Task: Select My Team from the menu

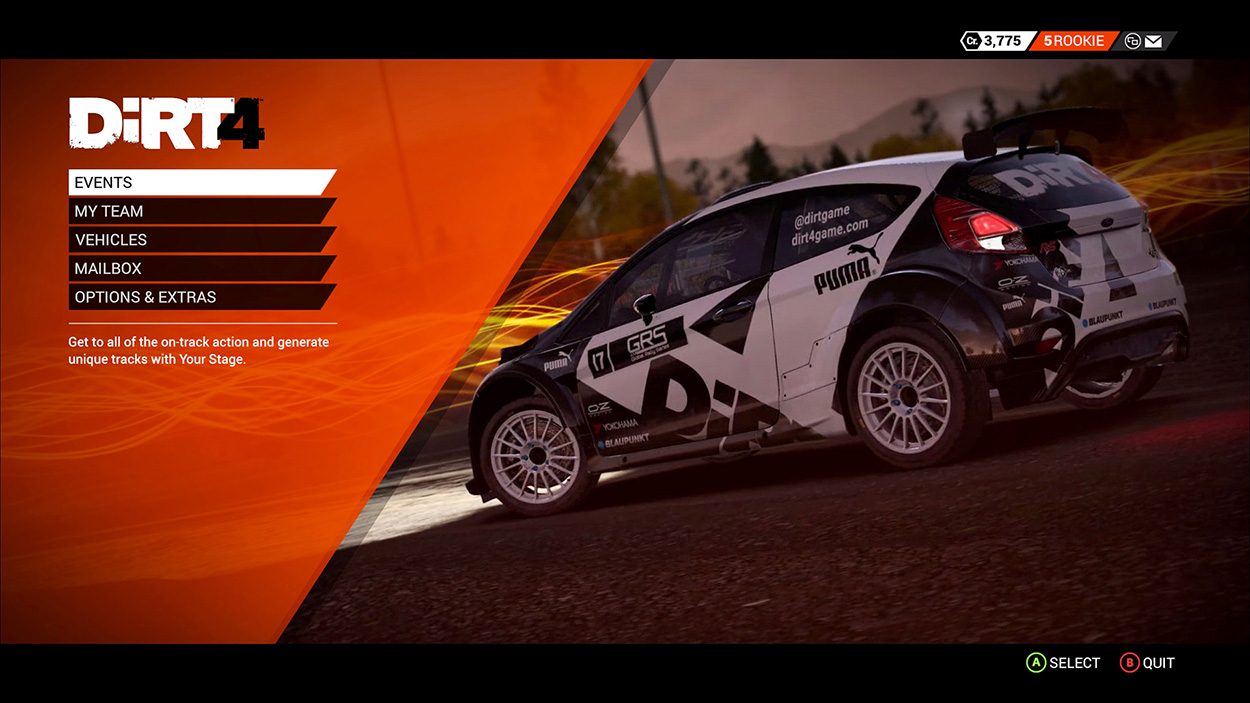Action: [200, 211]
